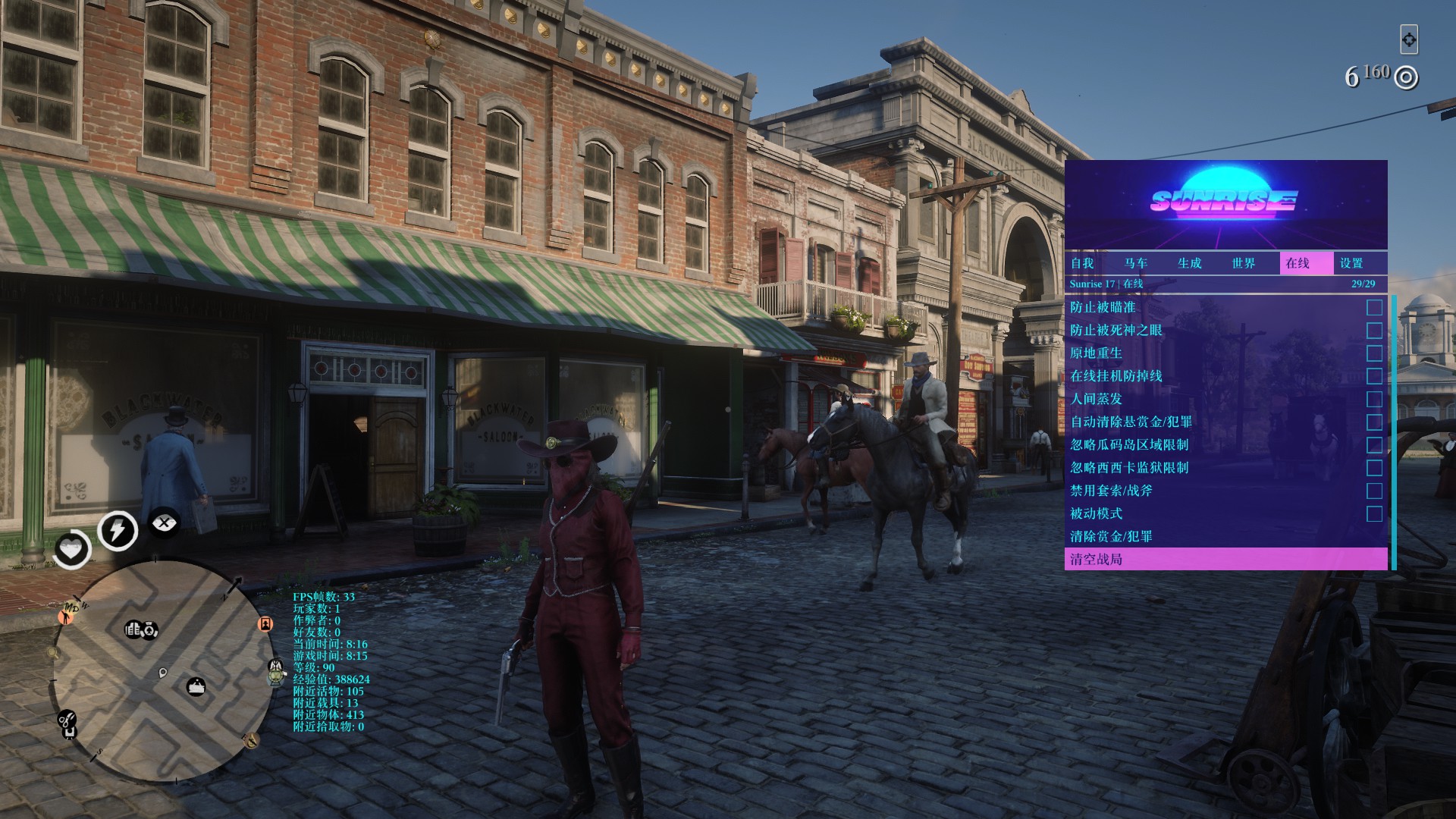Tick the 原地重生 option

tap(1374, 353)
